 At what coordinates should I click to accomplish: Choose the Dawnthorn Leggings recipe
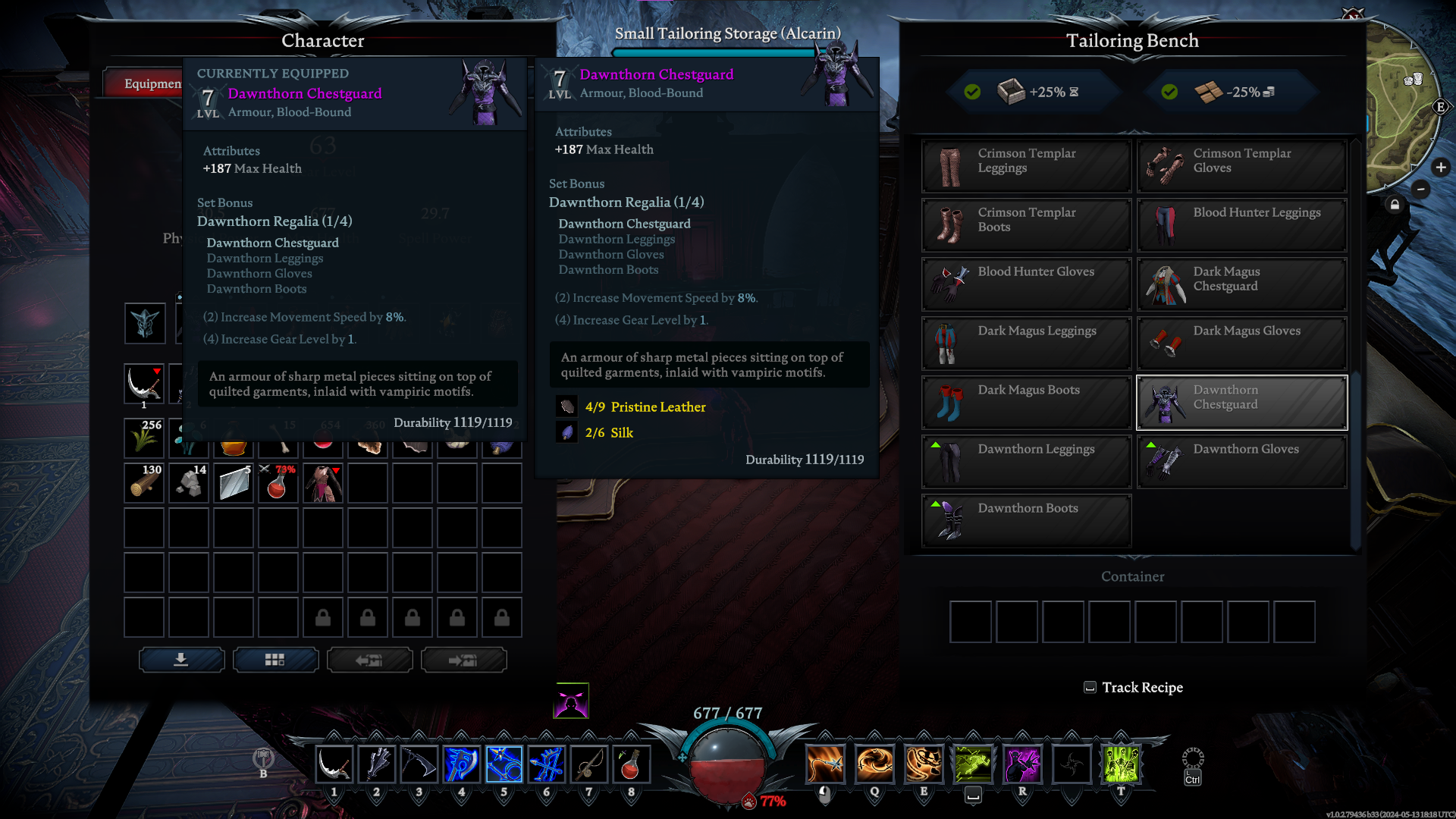[1026, 461]
